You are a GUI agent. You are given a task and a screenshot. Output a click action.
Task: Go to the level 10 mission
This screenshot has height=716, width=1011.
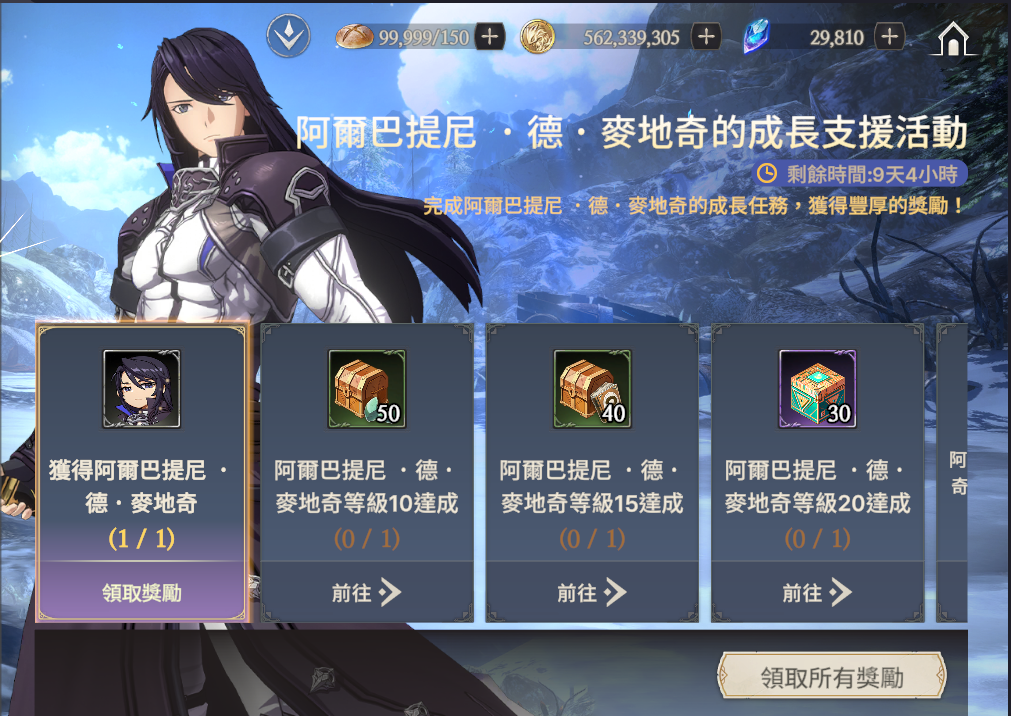[x=366, y=593]
